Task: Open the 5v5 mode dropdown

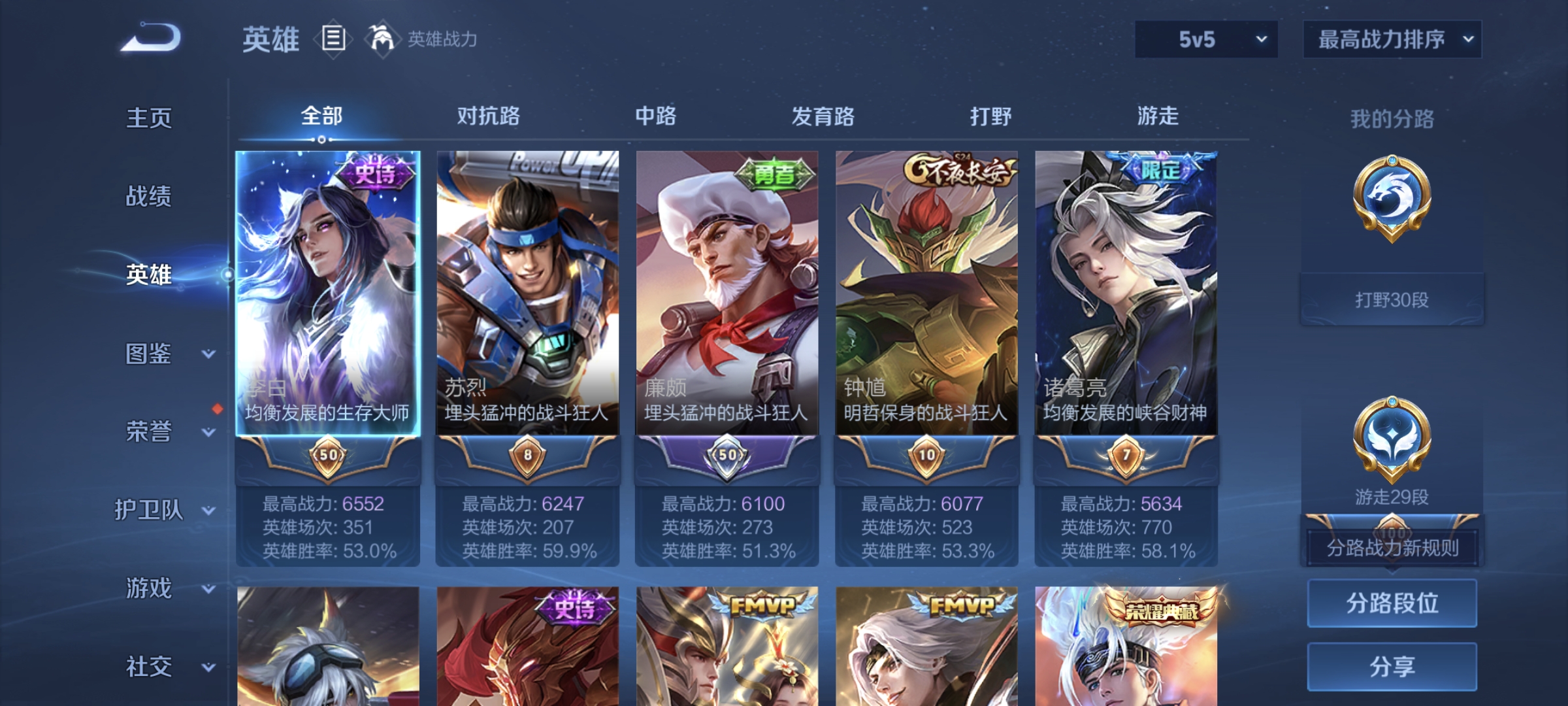Action: click(1205, 39)
